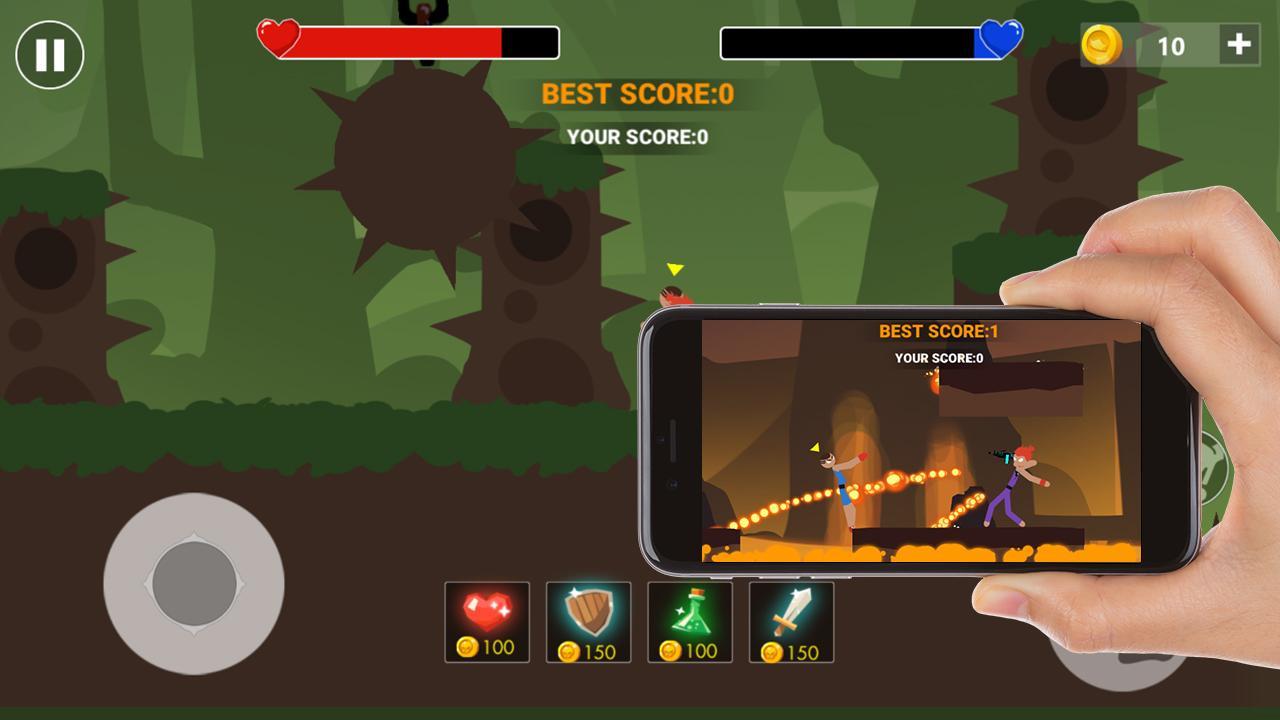Viewport: 1280px width, 720px height.
Task: Tap the coin currency icon
Action: click(1102, 44)
